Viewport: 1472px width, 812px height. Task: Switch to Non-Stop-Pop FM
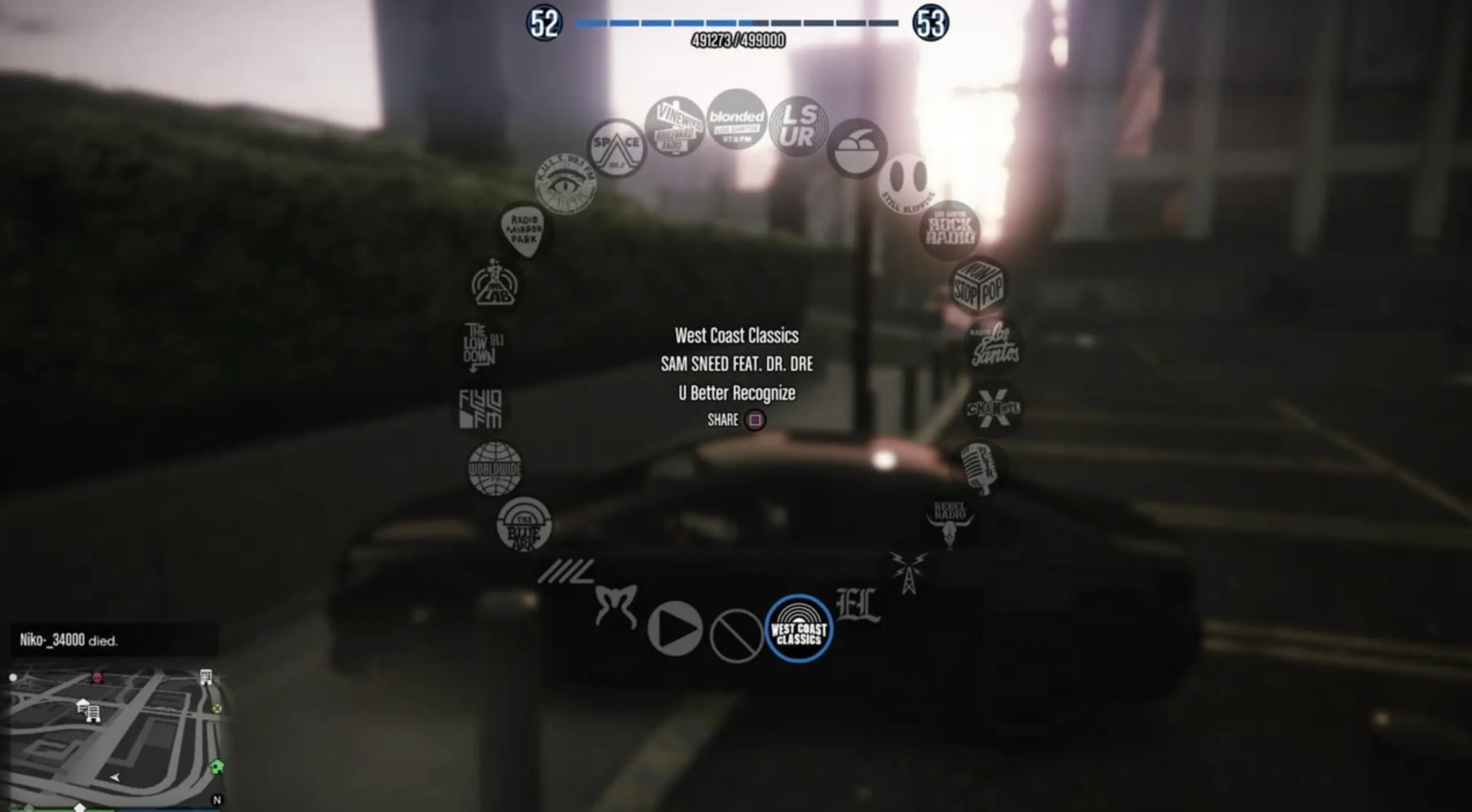[979, 286]
